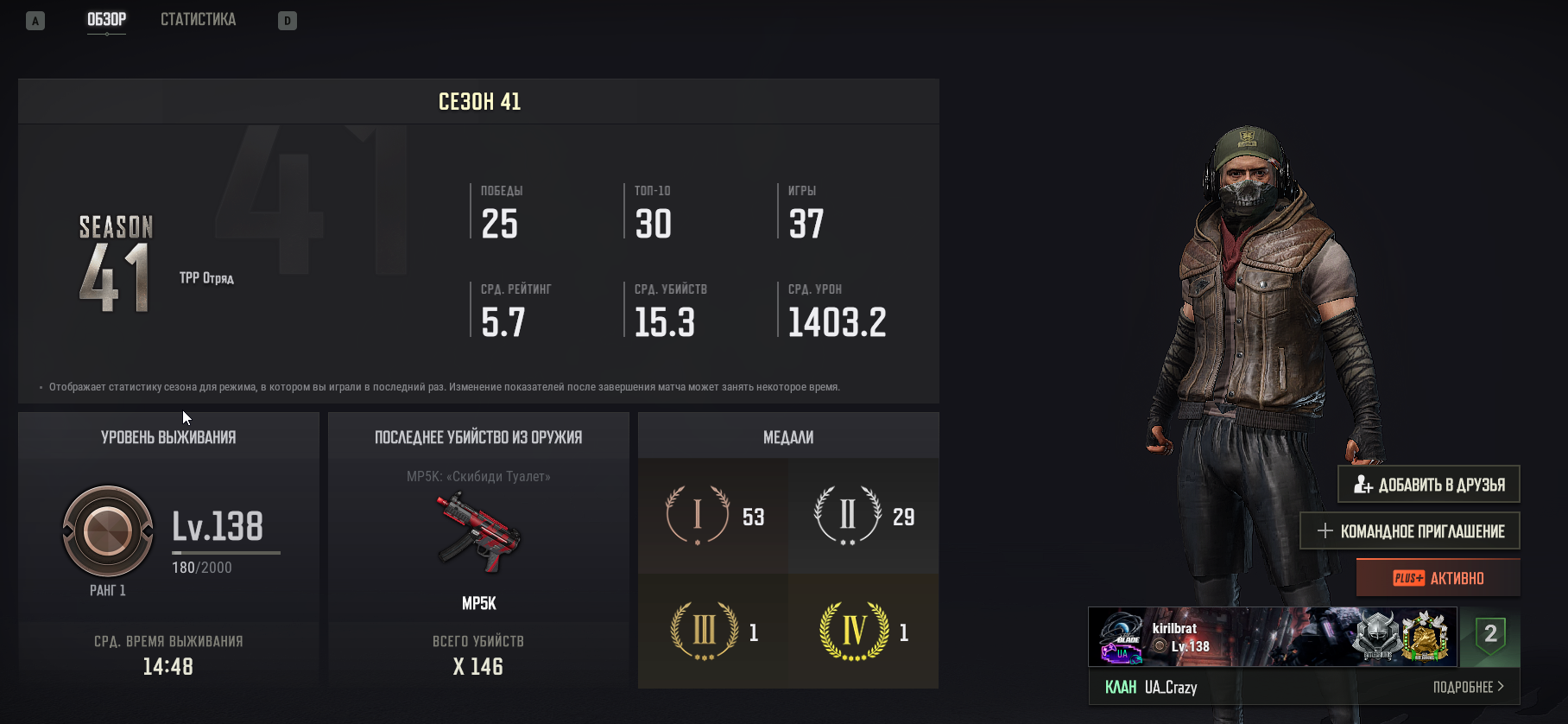Screen dimensions: 1568x724
Task: Send a Командное приглашение invite
Action: point(1410,531)
